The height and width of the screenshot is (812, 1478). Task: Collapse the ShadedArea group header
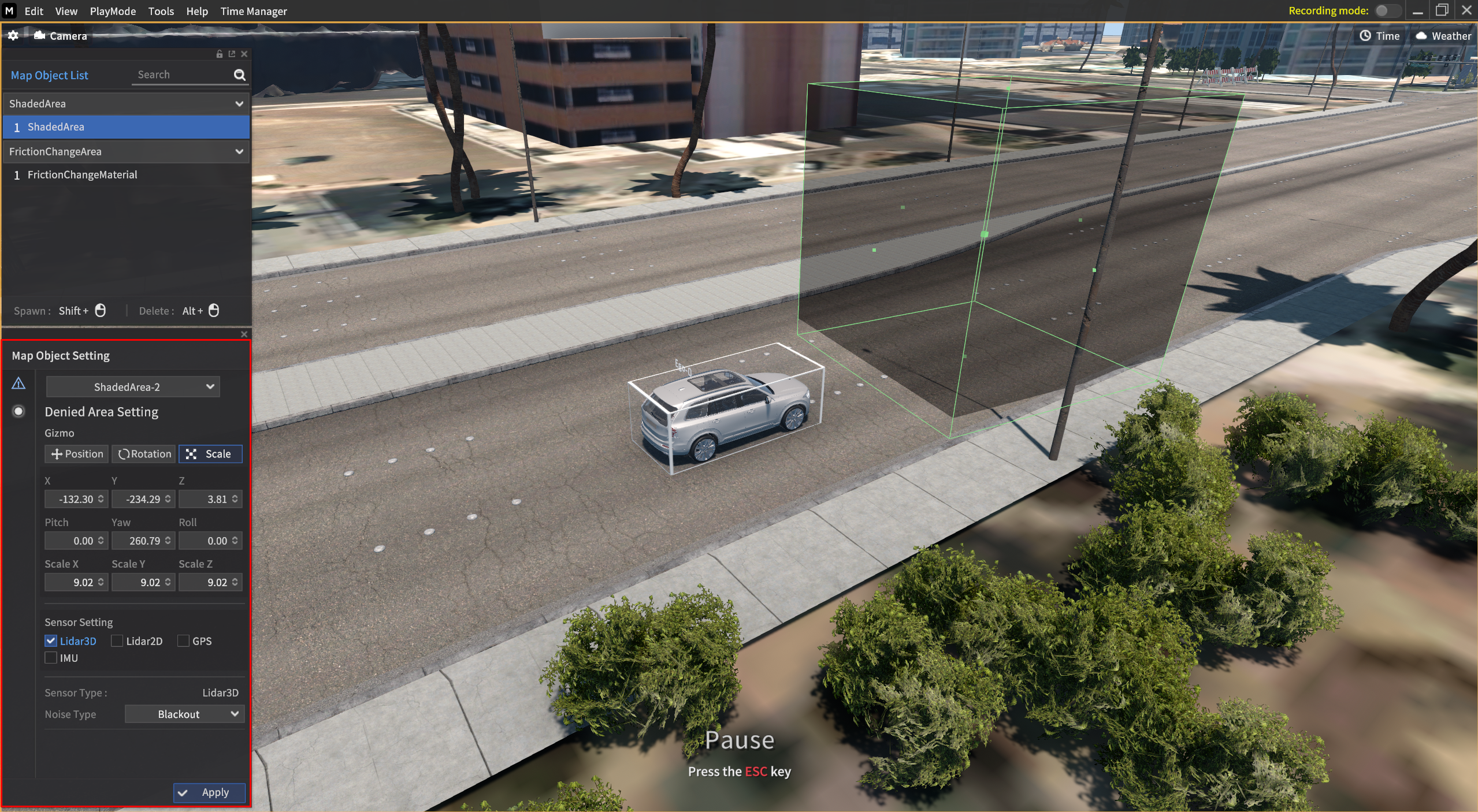pos(239,104)
